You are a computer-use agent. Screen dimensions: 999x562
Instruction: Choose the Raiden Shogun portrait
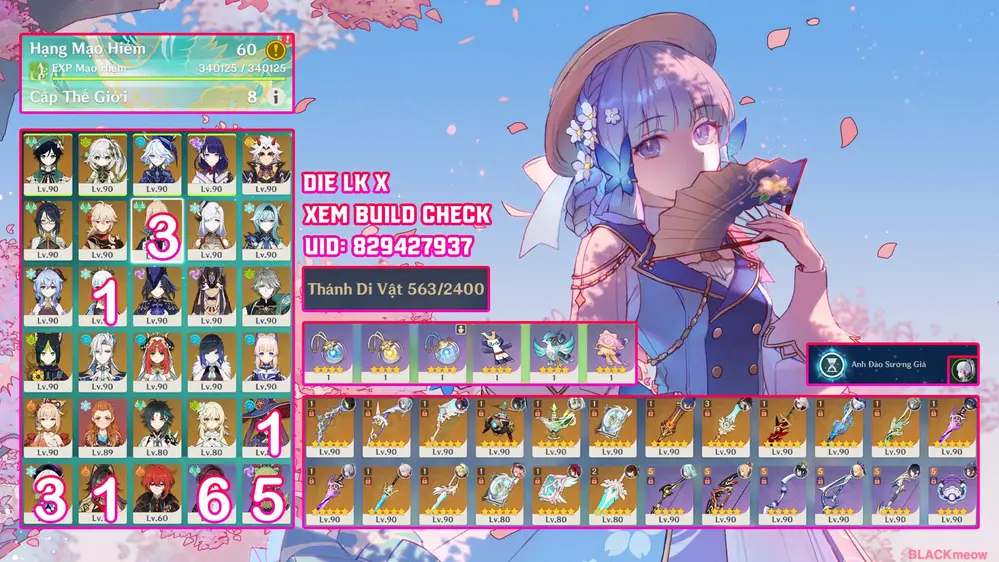click(210, 162)
